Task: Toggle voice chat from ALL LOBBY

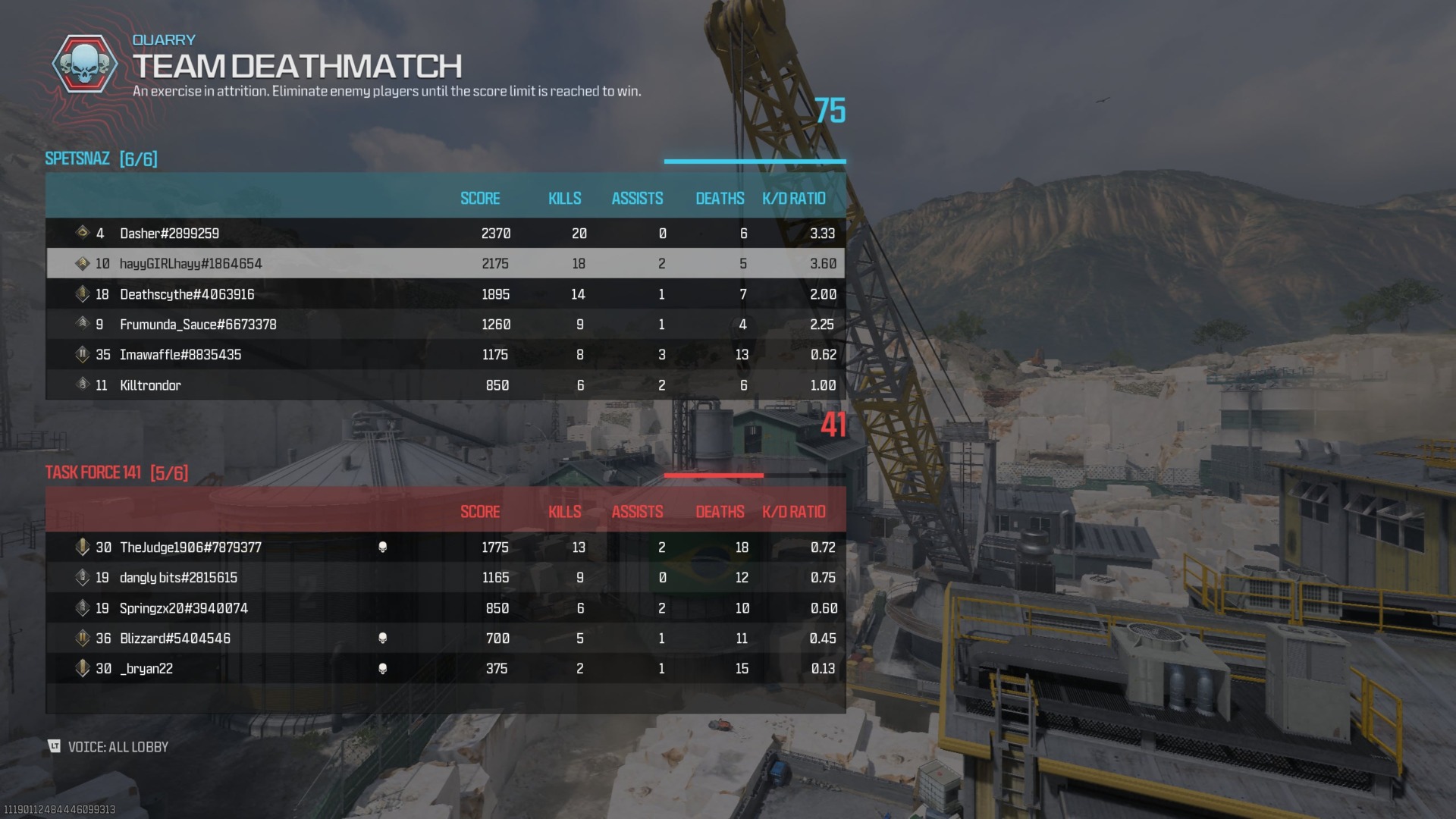Action: point(118,747)
